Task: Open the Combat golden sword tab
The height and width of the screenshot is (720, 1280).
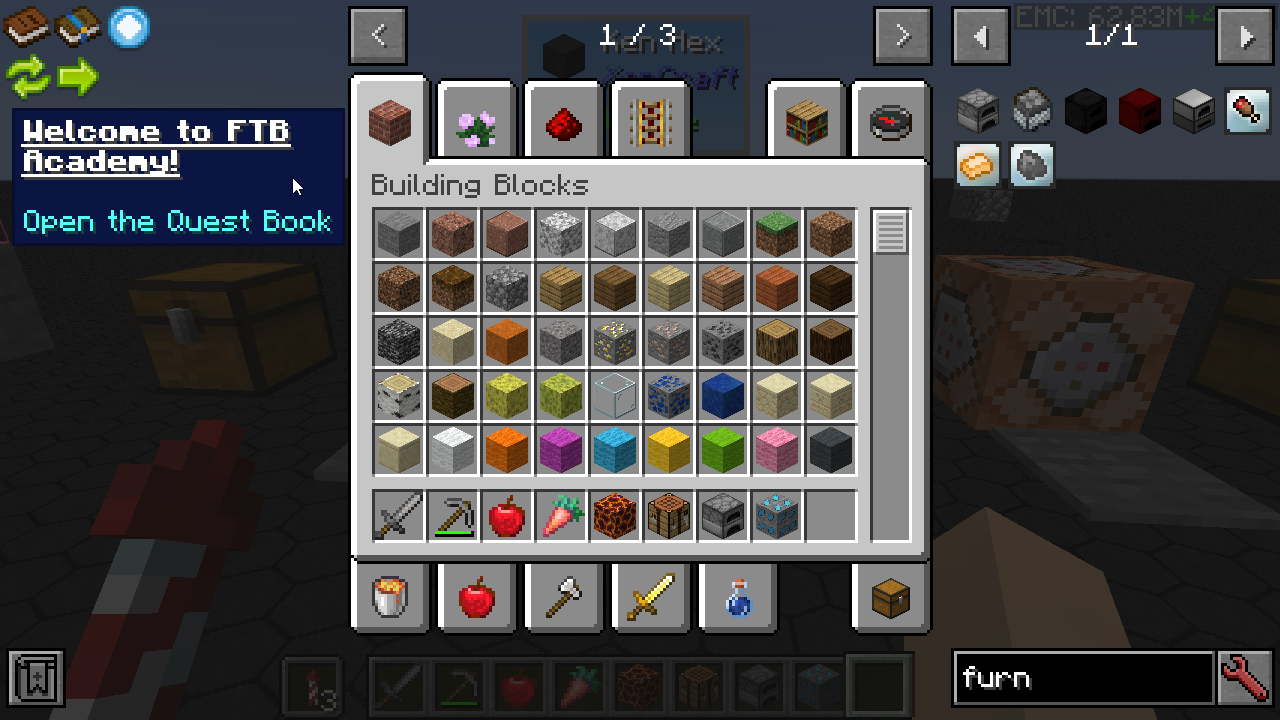Action: [649, 598]
